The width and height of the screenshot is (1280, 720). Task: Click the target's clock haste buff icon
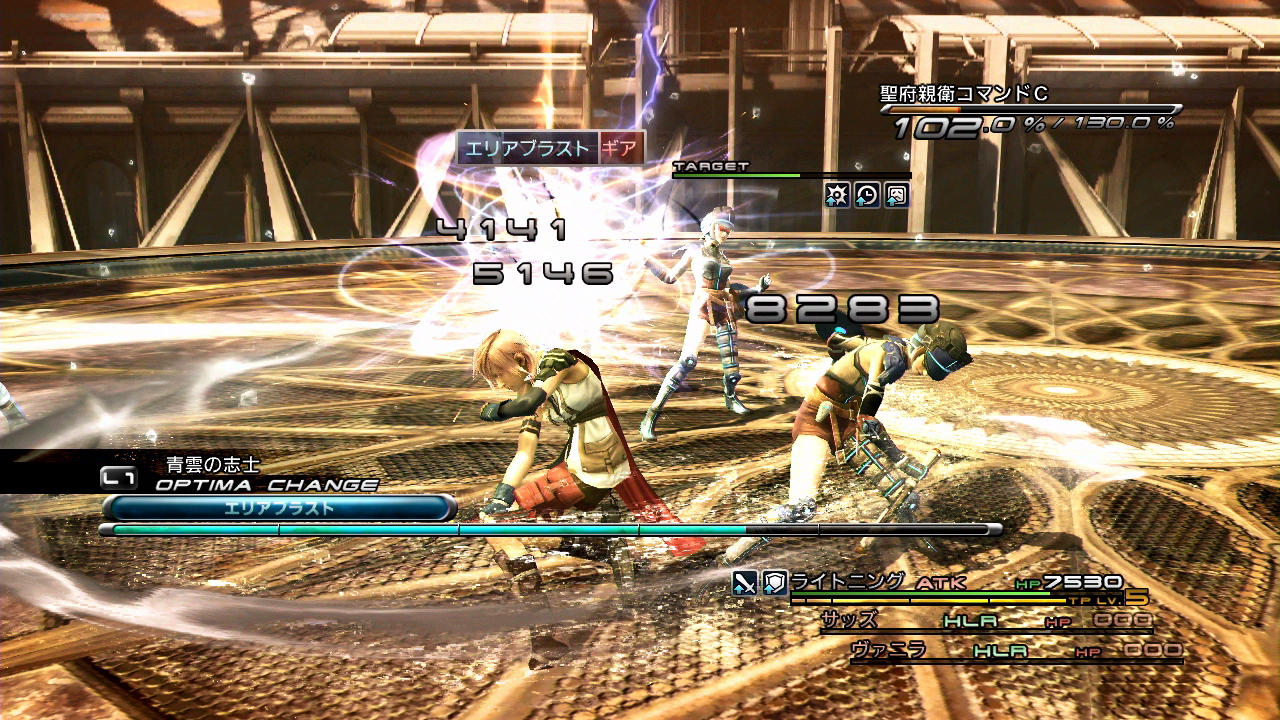[x=867, y=195]
